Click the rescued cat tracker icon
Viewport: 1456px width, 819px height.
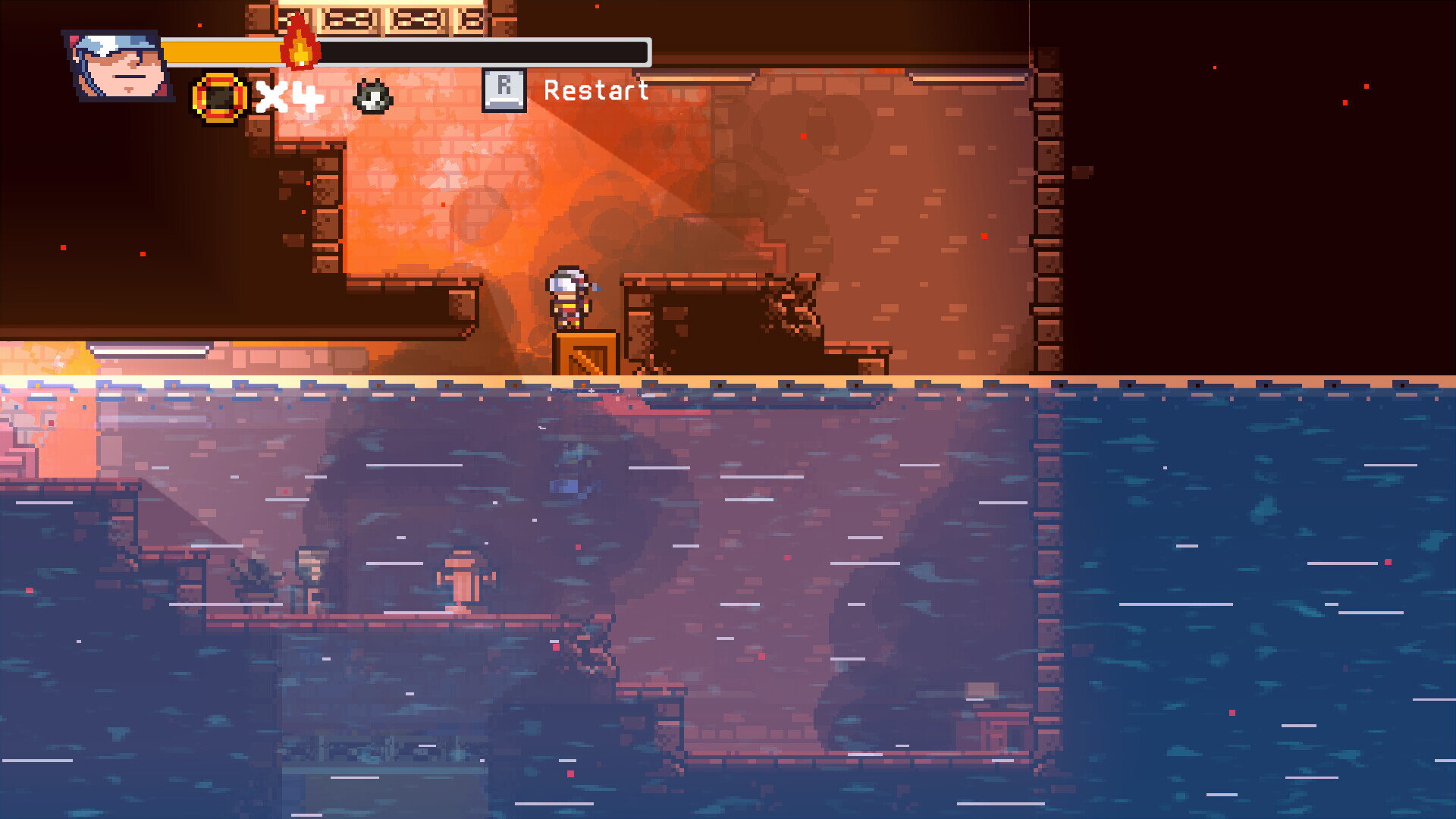[373, 97]
